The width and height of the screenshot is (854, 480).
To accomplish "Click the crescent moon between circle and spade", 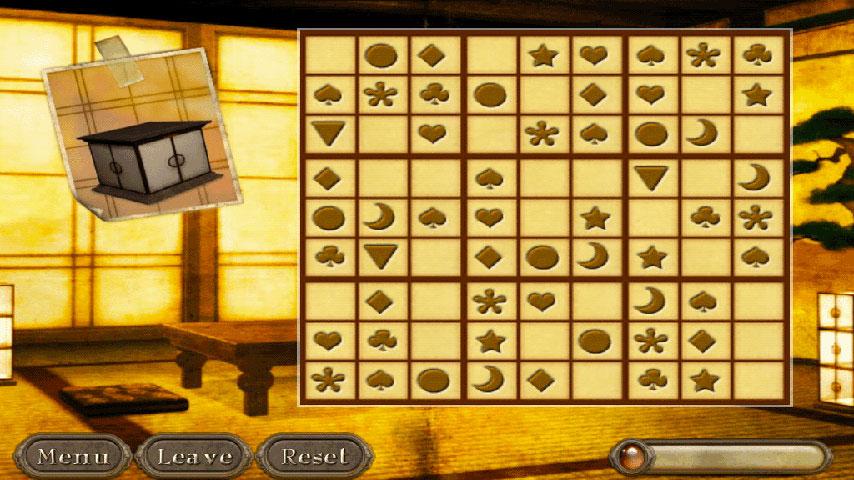I will click(380, 217).
